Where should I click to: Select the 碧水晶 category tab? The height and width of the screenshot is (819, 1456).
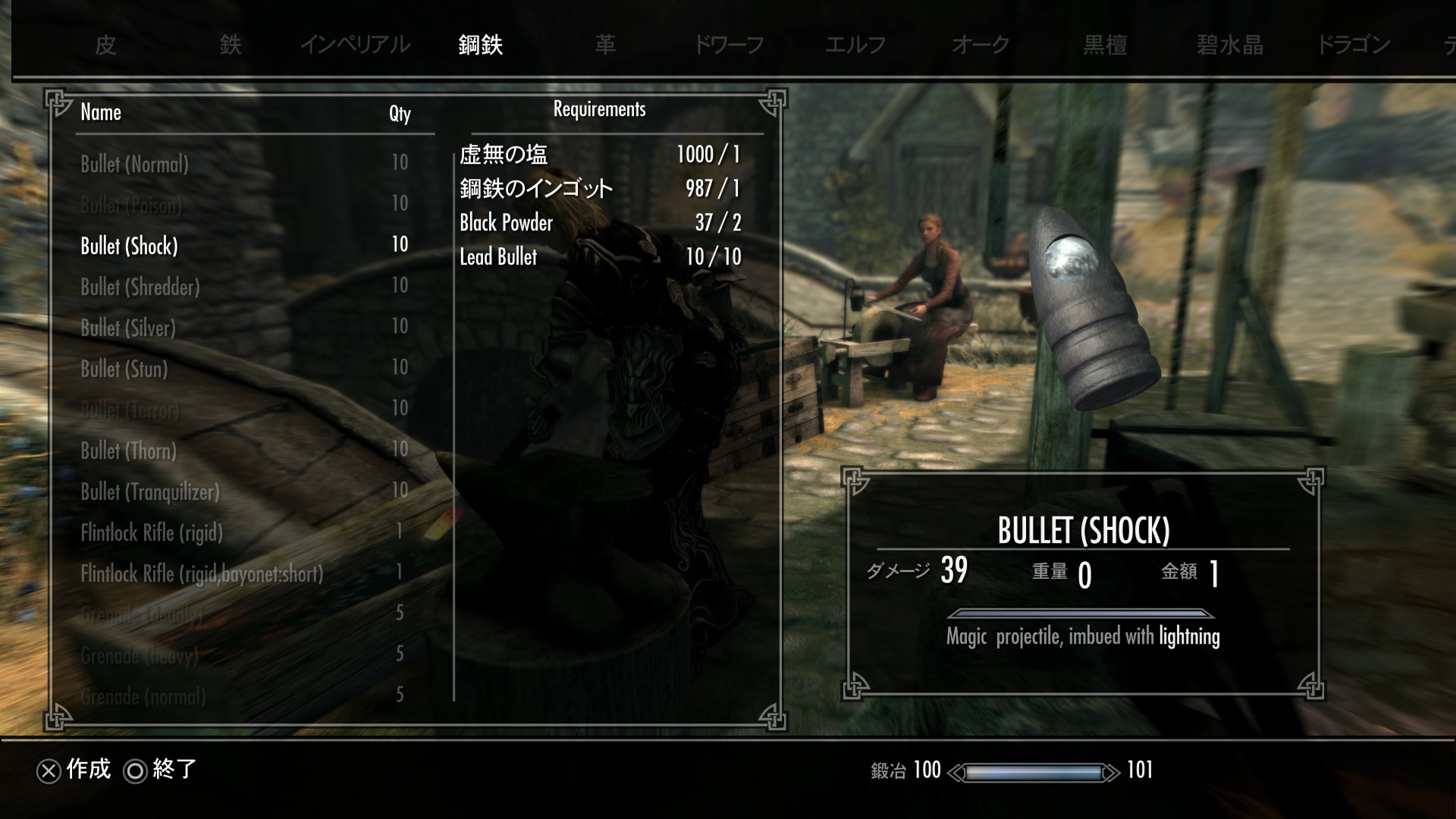(x=1230, y=45)
